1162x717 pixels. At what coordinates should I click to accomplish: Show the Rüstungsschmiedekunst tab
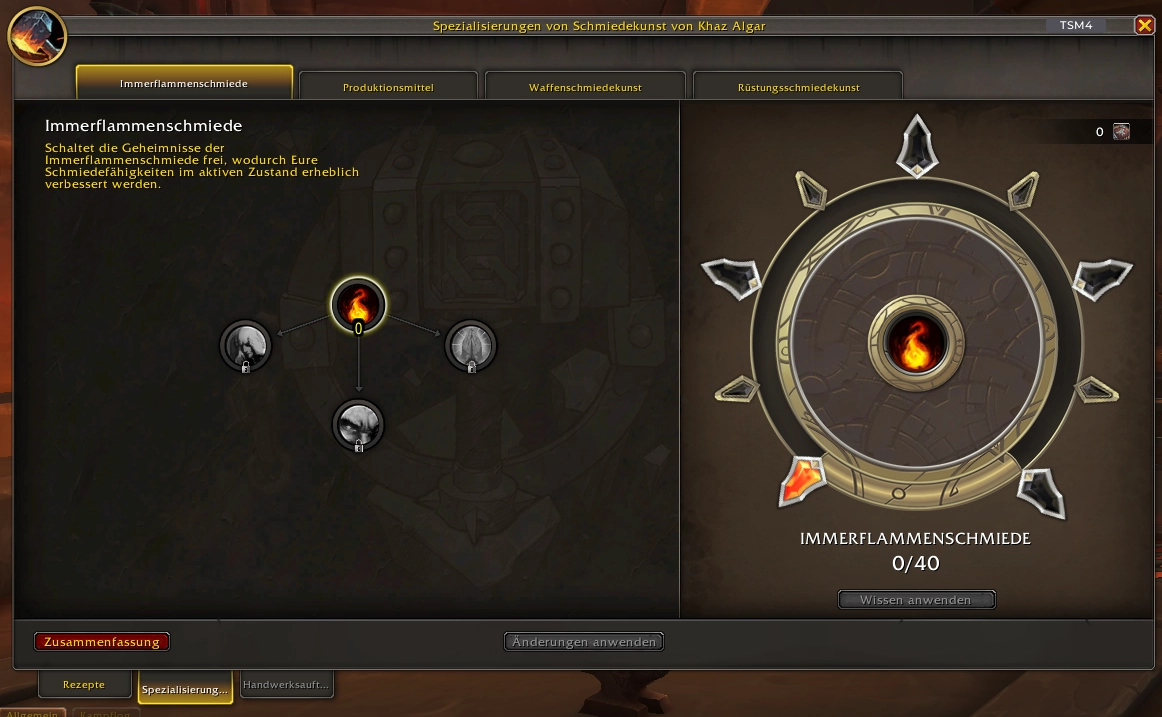[798, 87]
